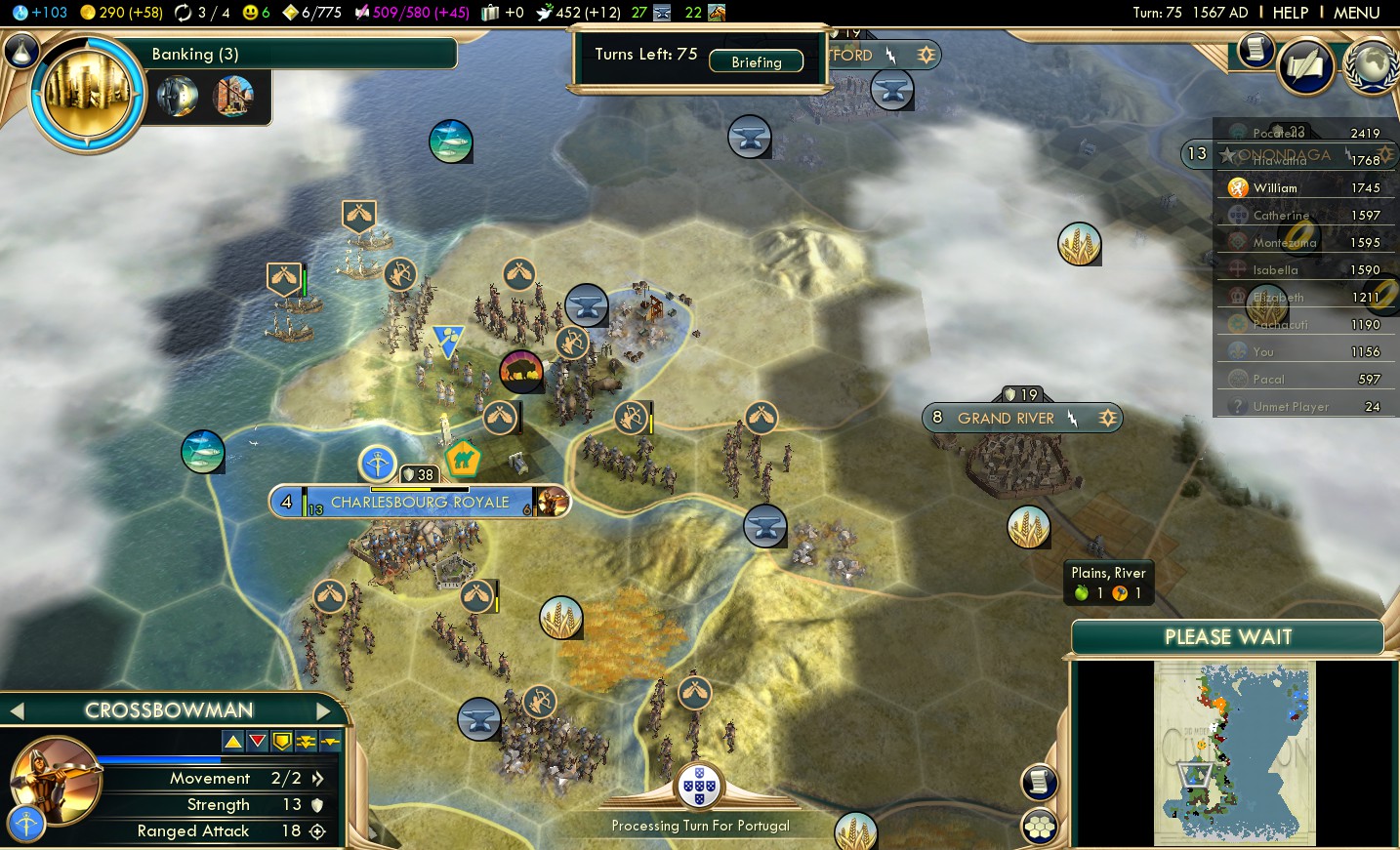Open Strategic View with hex icon near minimap
This screenshot has width=1400, height=850.
(x=1039, y=825)
